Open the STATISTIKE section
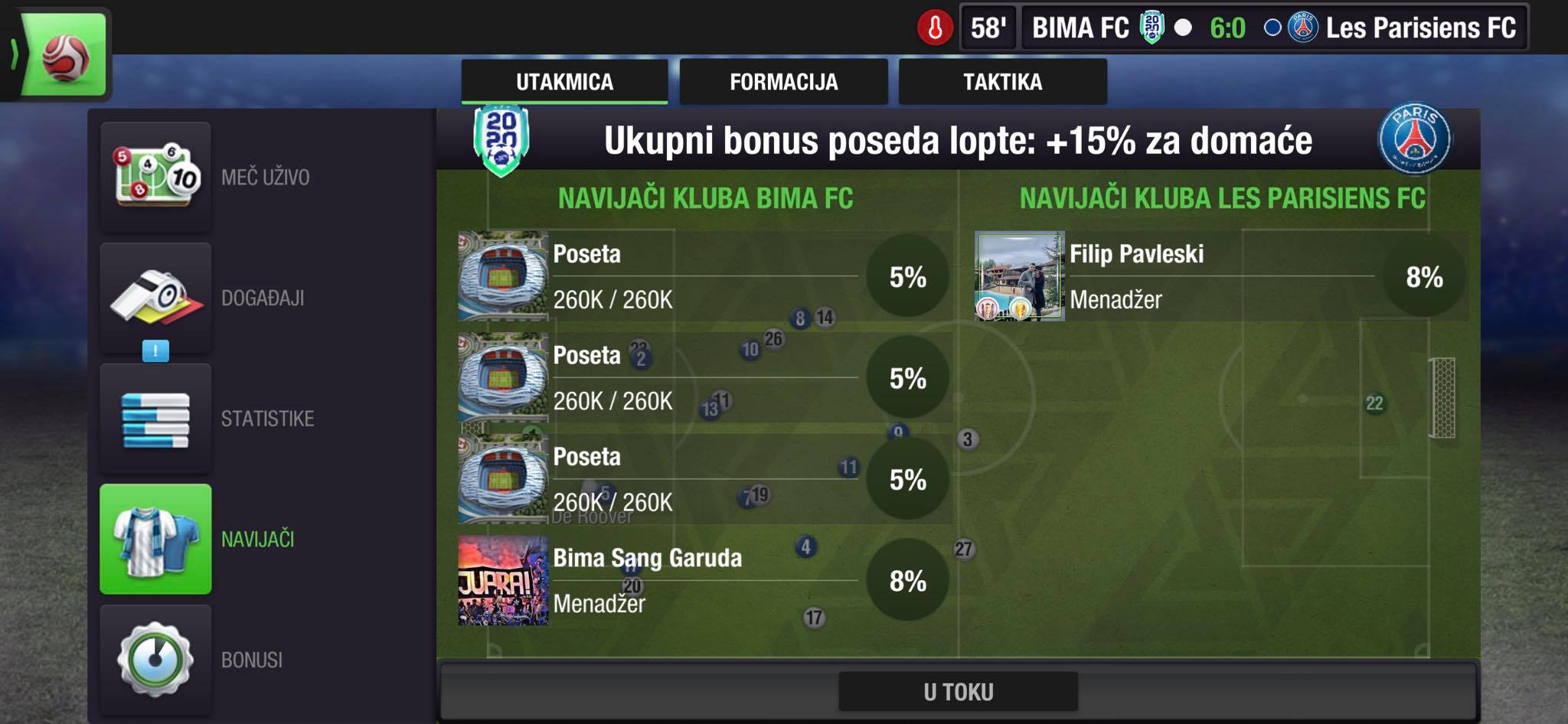1568x724 pixels. (x=156, y=419)
